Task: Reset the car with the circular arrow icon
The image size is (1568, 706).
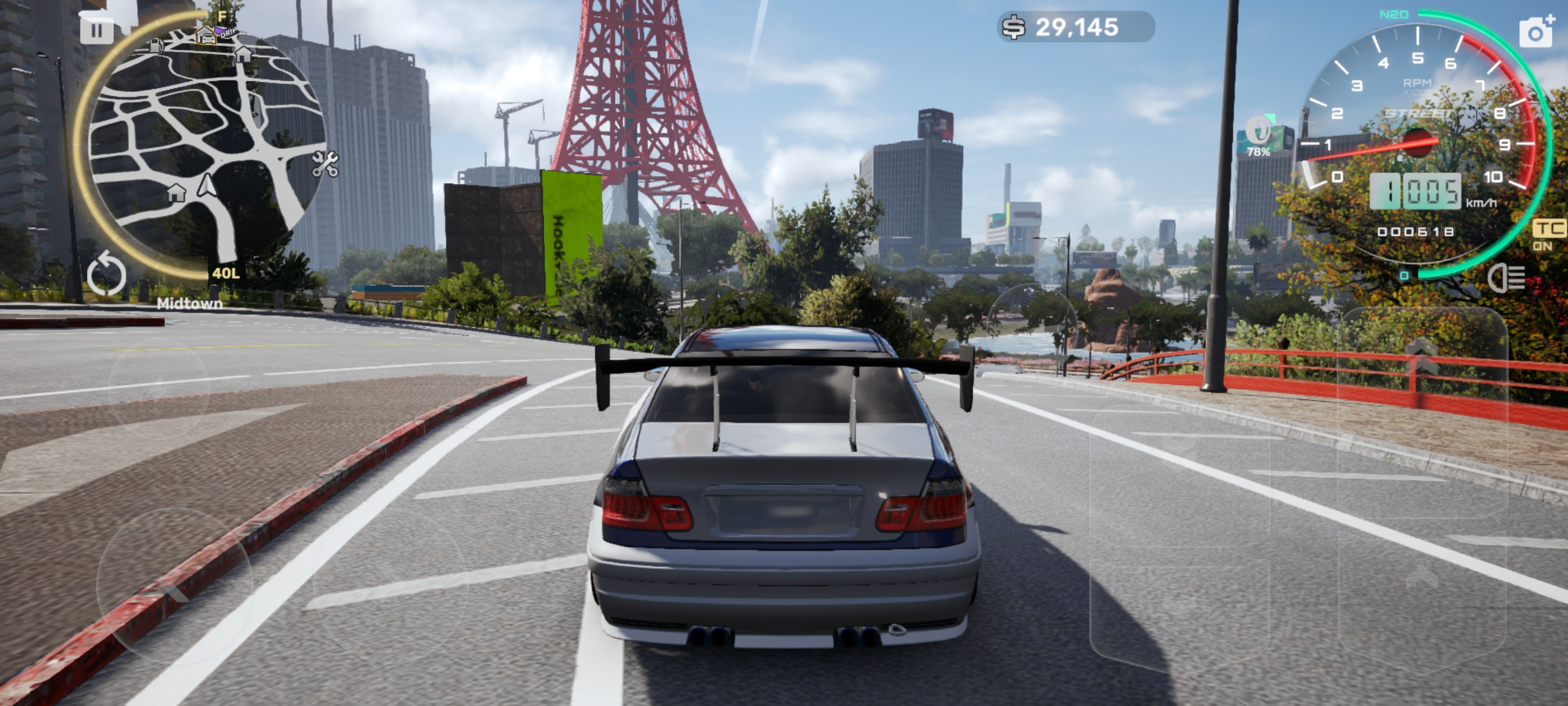Action: click(x=106, y=274)
